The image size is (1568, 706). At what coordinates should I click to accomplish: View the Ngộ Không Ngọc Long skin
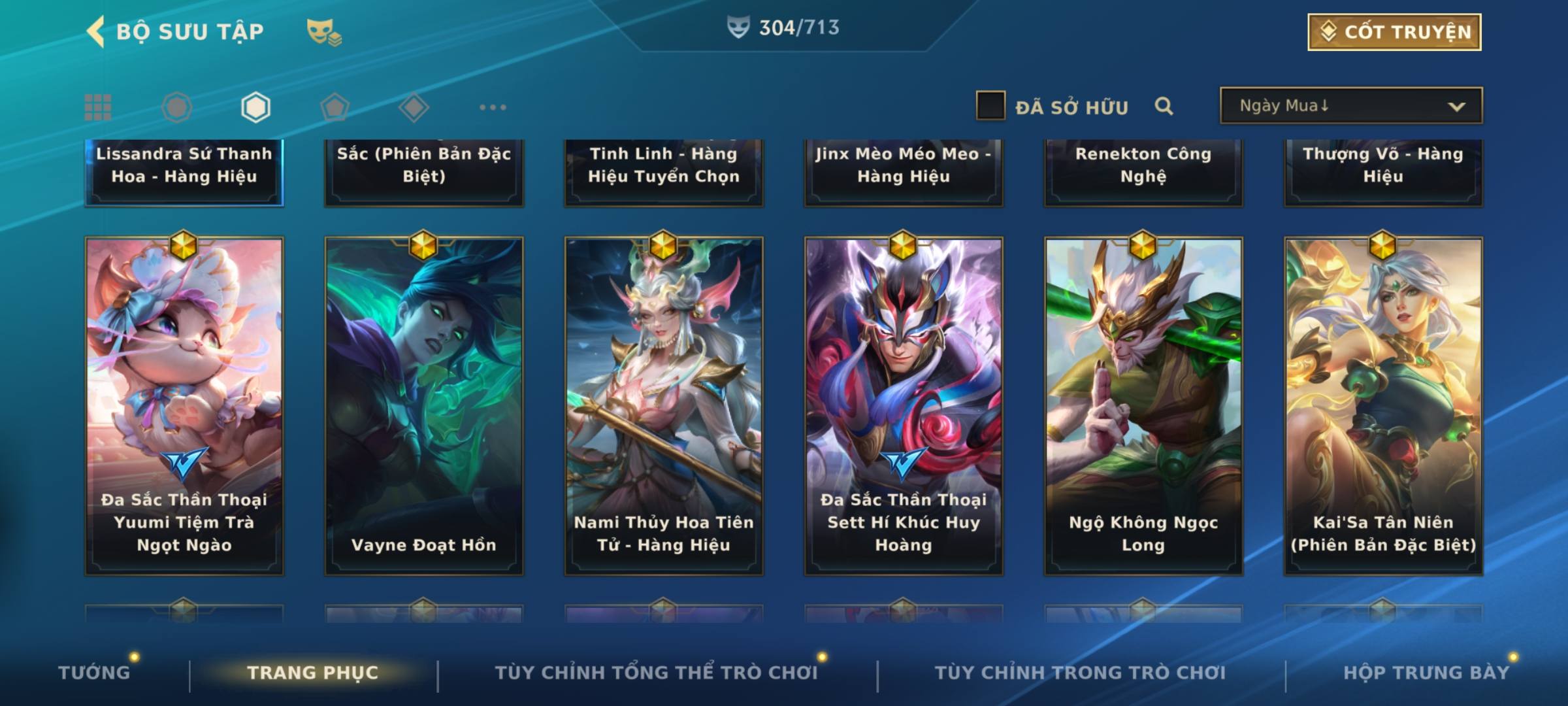[1143, 405]
